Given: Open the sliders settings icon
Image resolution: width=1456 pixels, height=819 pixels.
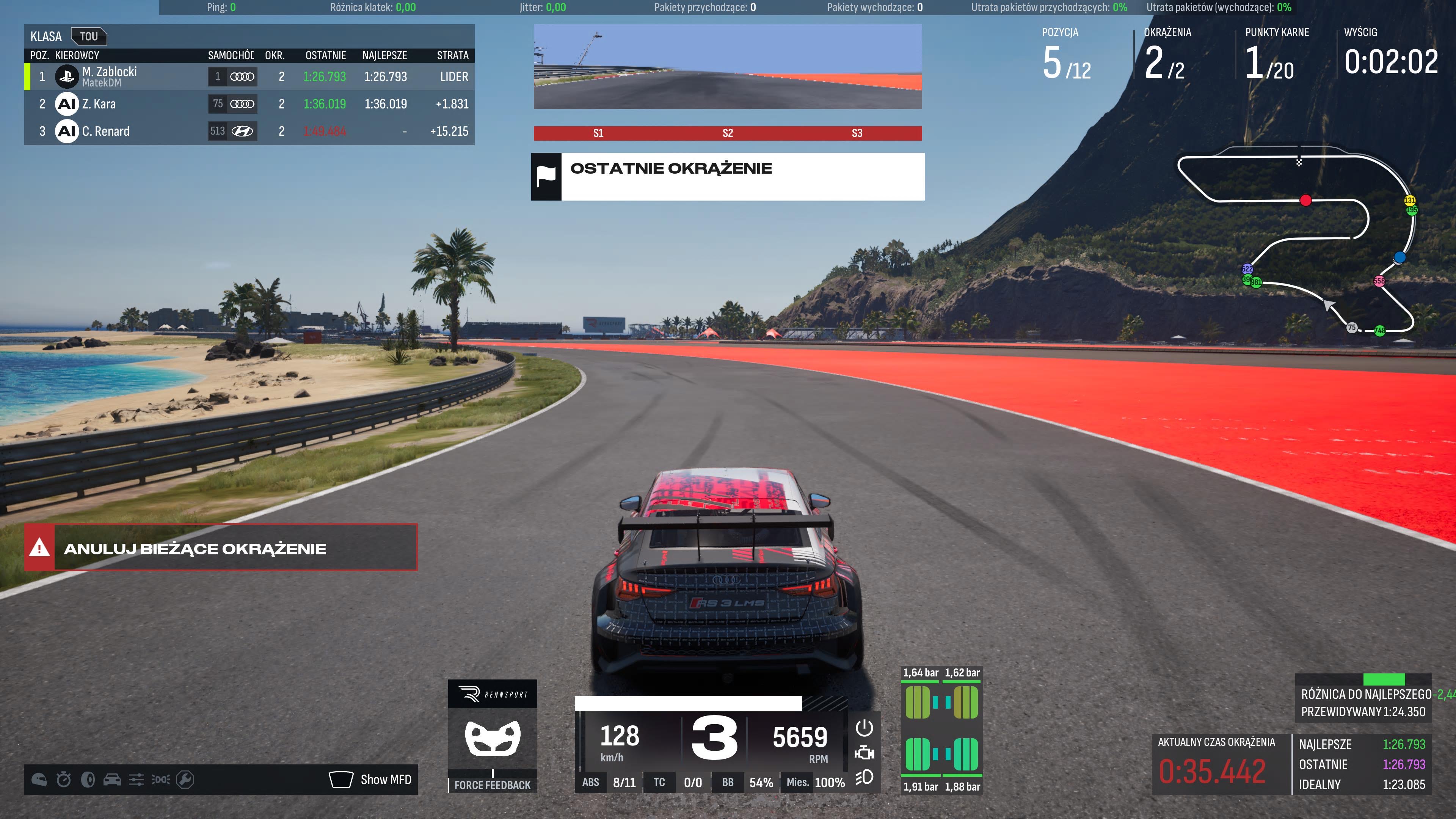Looking at the screenshot, I should (x=136, y=780).
